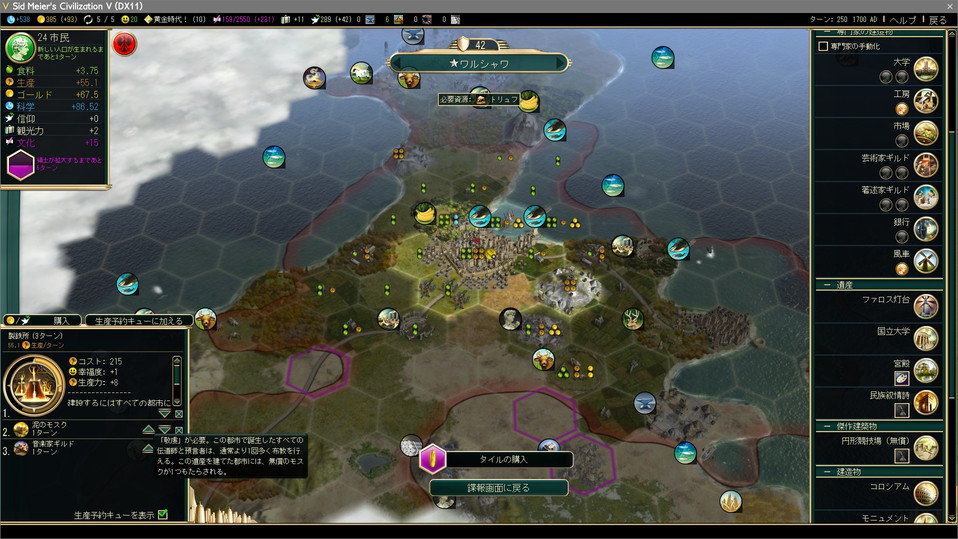
Task: Choose the 銀行 building icon
Action: [926, 228]
